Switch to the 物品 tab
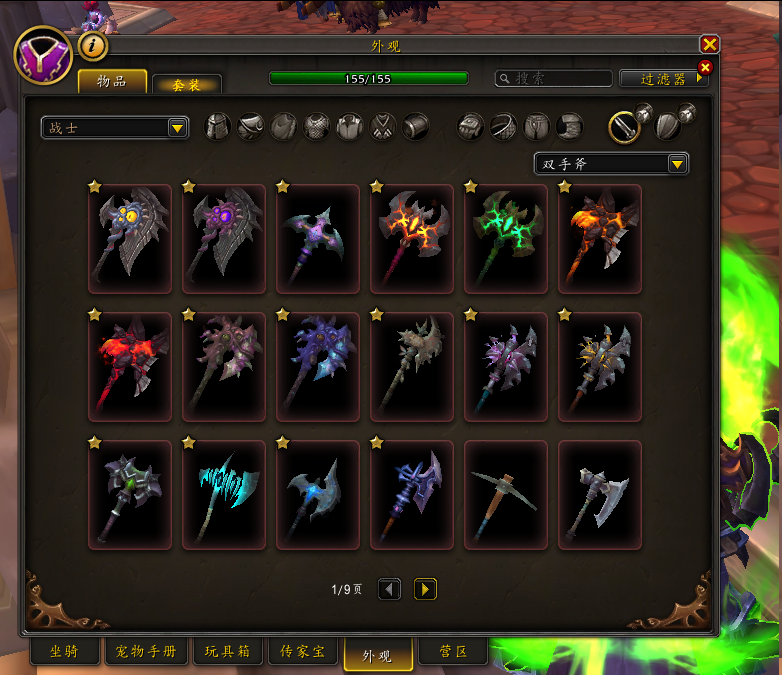 112,82
